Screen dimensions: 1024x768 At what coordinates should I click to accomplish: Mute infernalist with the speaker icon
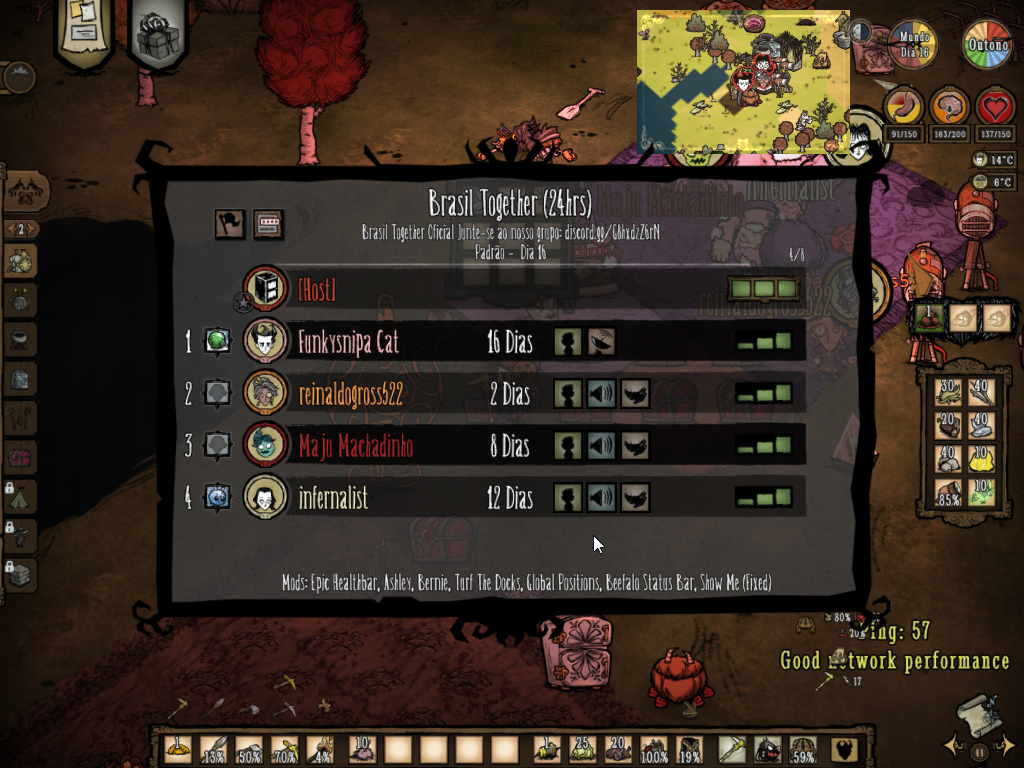(602, 498)
